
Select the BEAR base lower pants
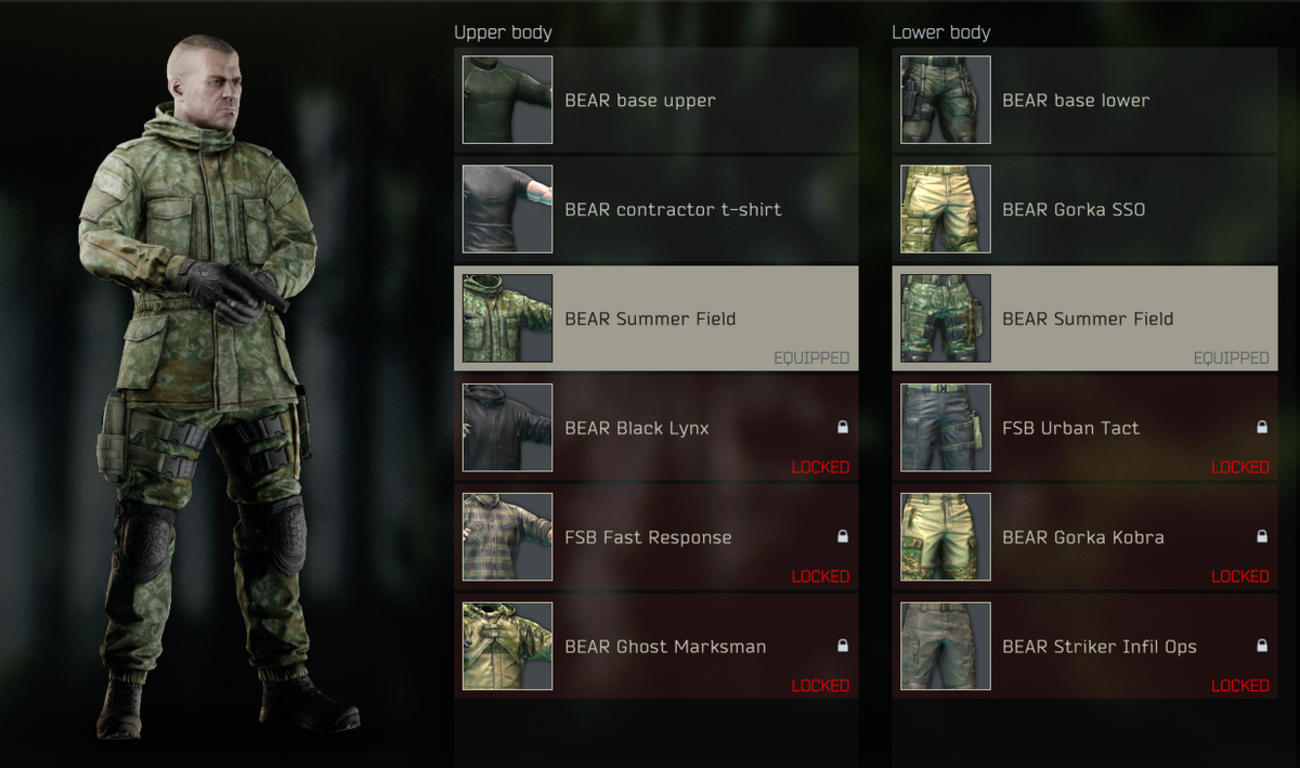coord(1084,100)
